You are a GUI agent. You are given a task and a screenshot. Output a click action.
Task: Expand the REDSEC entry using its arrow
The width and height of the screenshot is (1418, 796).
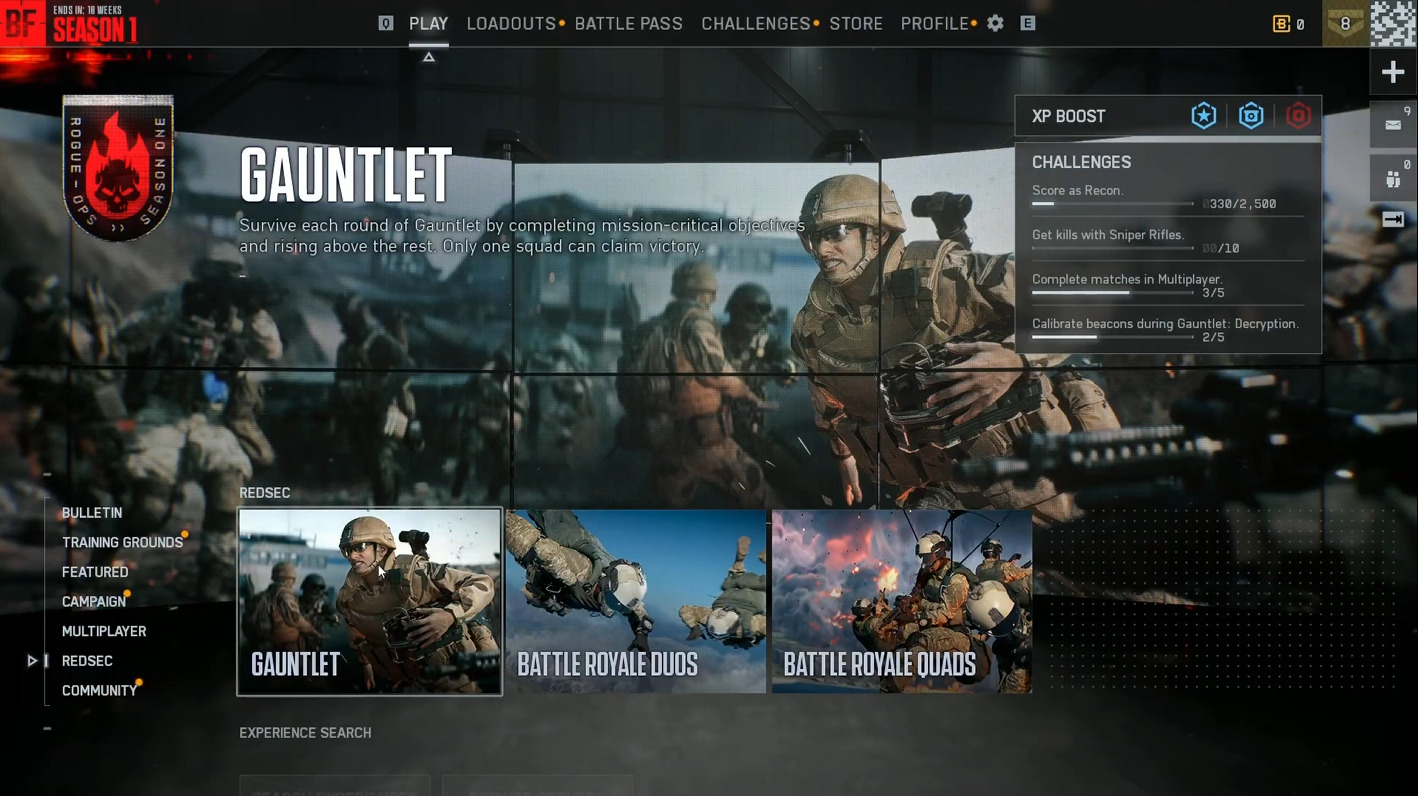click(32, 660)
